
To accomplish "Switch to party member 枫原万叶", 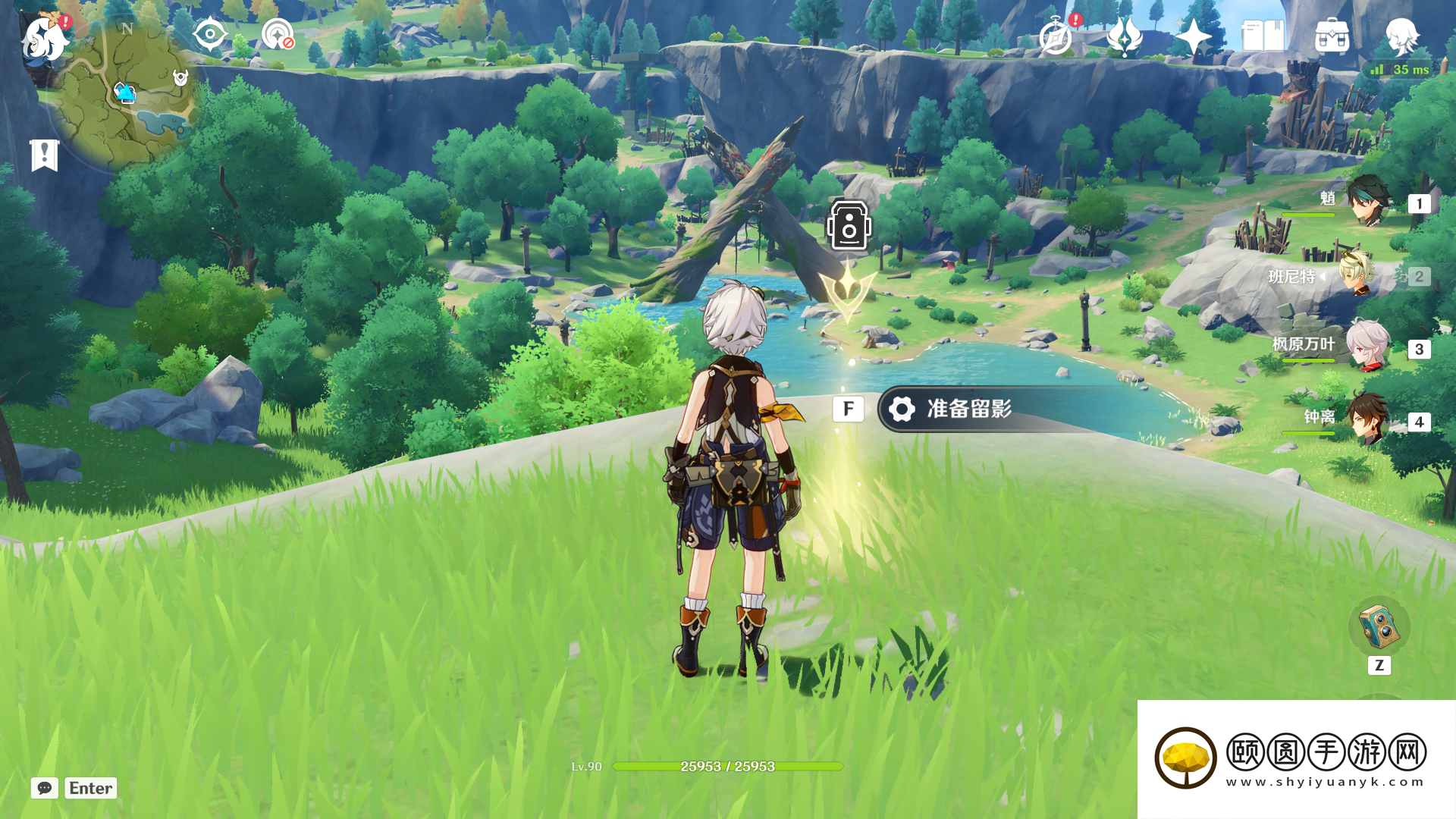I will point(1367,347).
